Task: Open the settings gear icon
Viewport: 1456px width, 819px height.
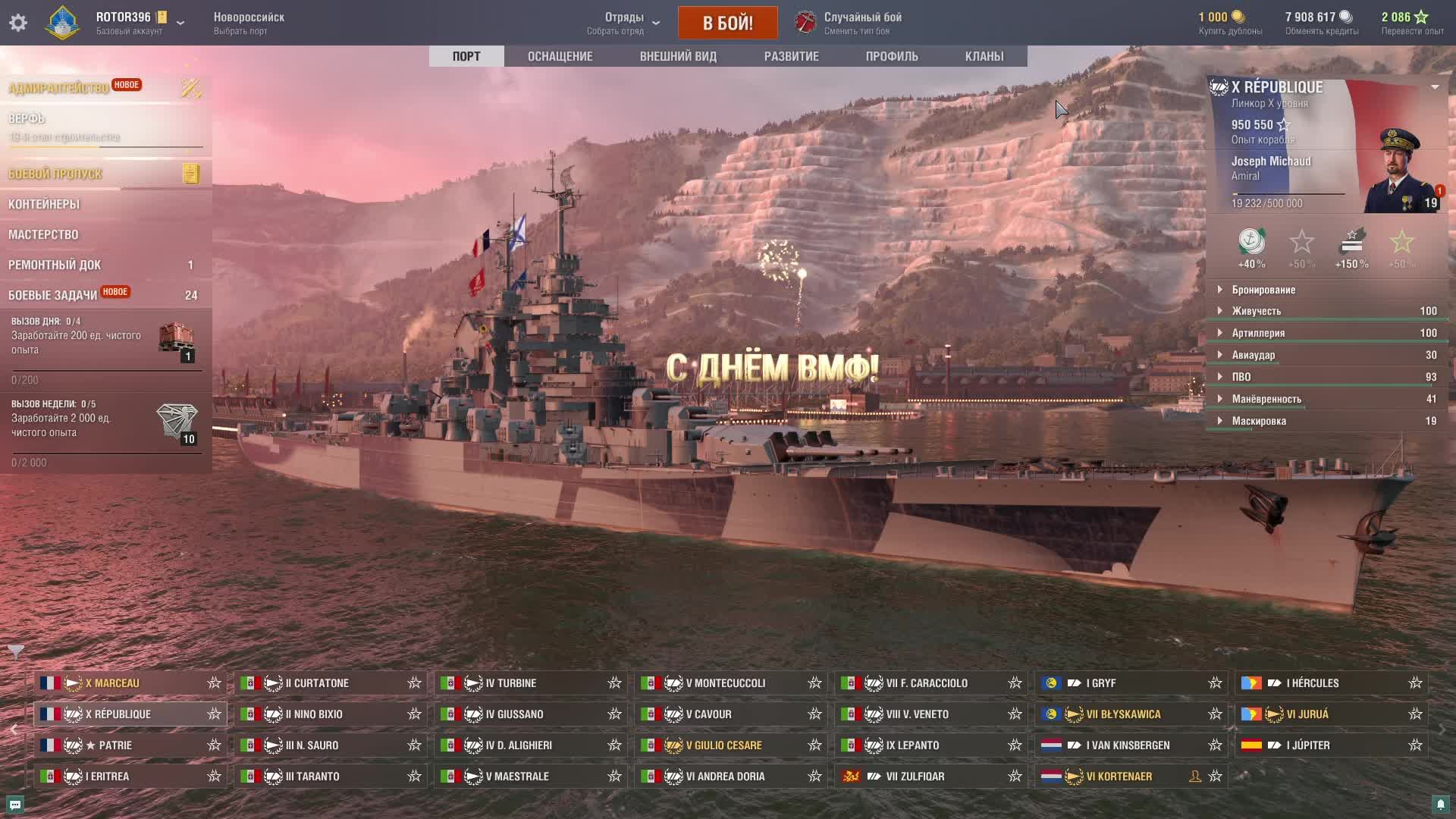Action: (18, 23)
